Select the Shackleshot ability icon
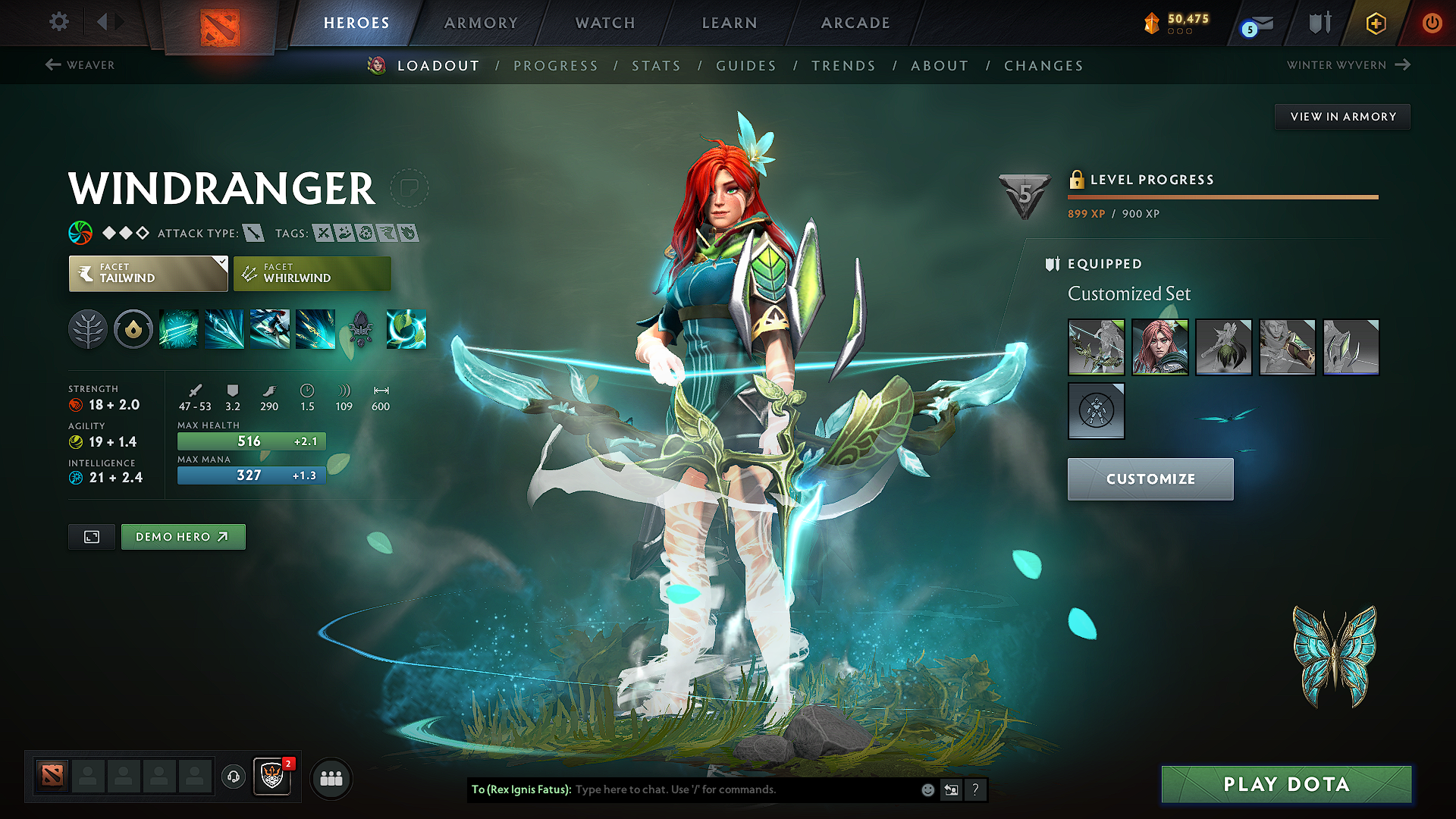Viewport: 1456px width, 819px height. pyautogui.click(x=180, y=329)
